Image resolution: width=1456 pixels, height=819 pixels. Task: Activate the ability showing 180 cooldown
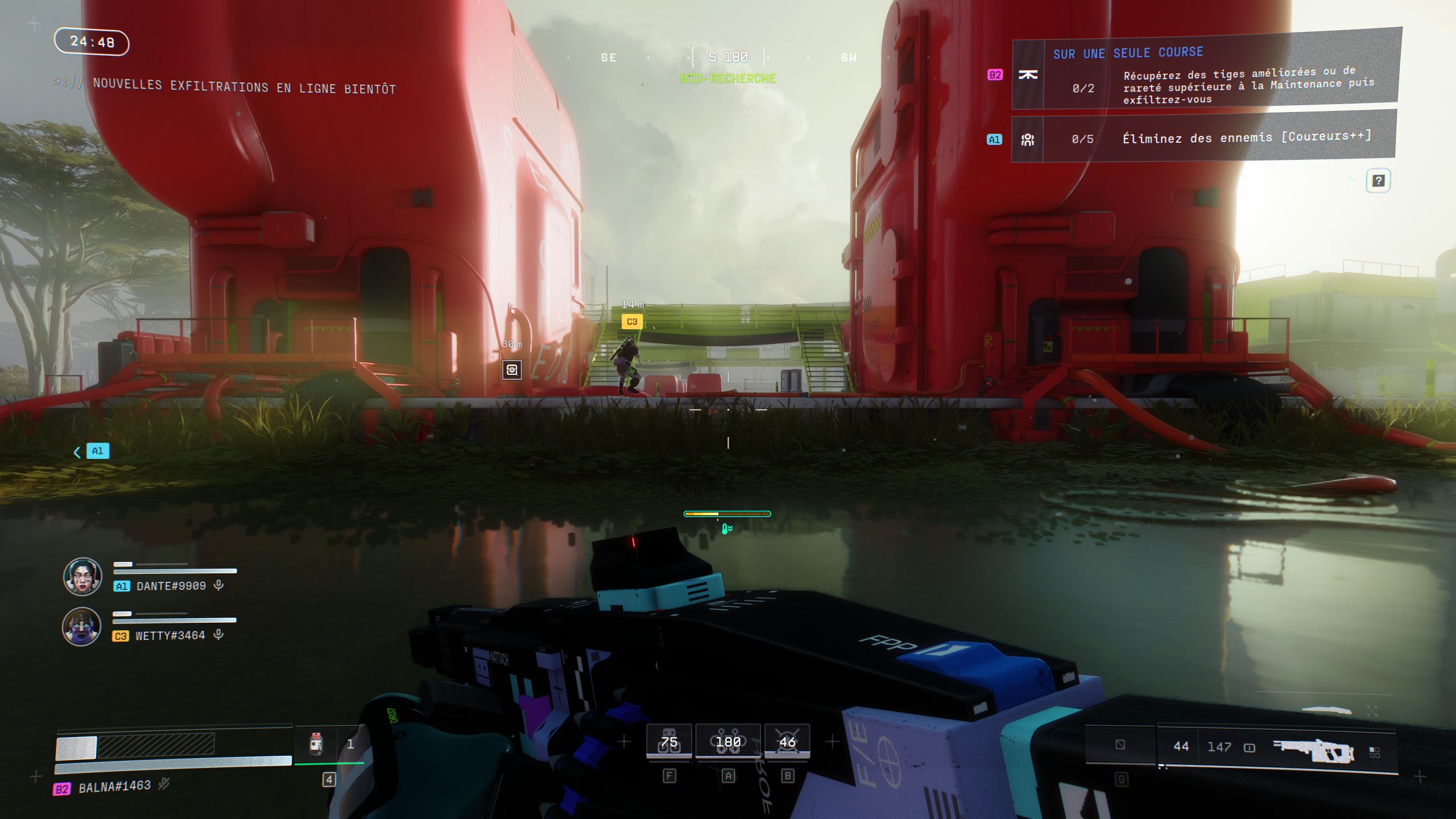[x=728, y=742]
